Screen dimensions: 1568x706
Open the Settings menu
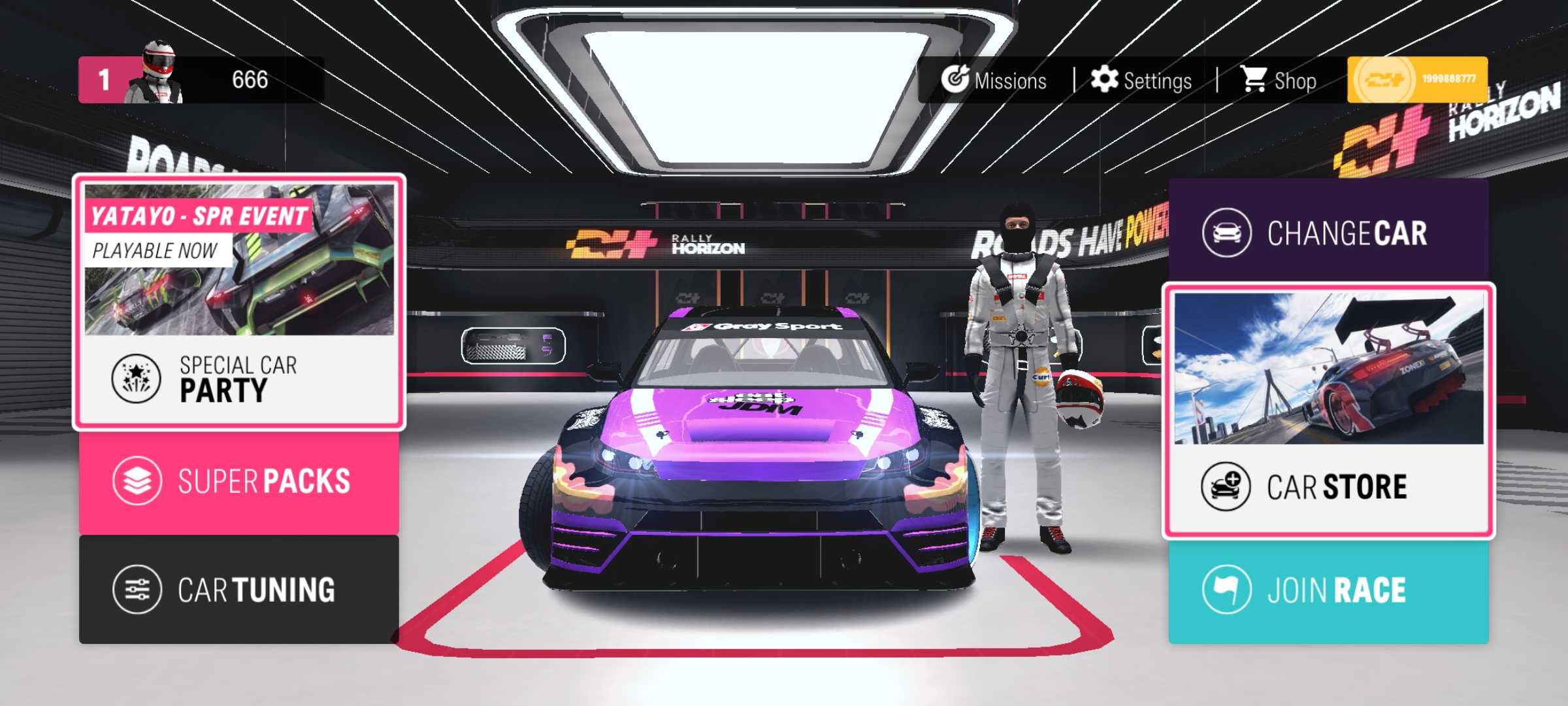[x=1141, y=80]
